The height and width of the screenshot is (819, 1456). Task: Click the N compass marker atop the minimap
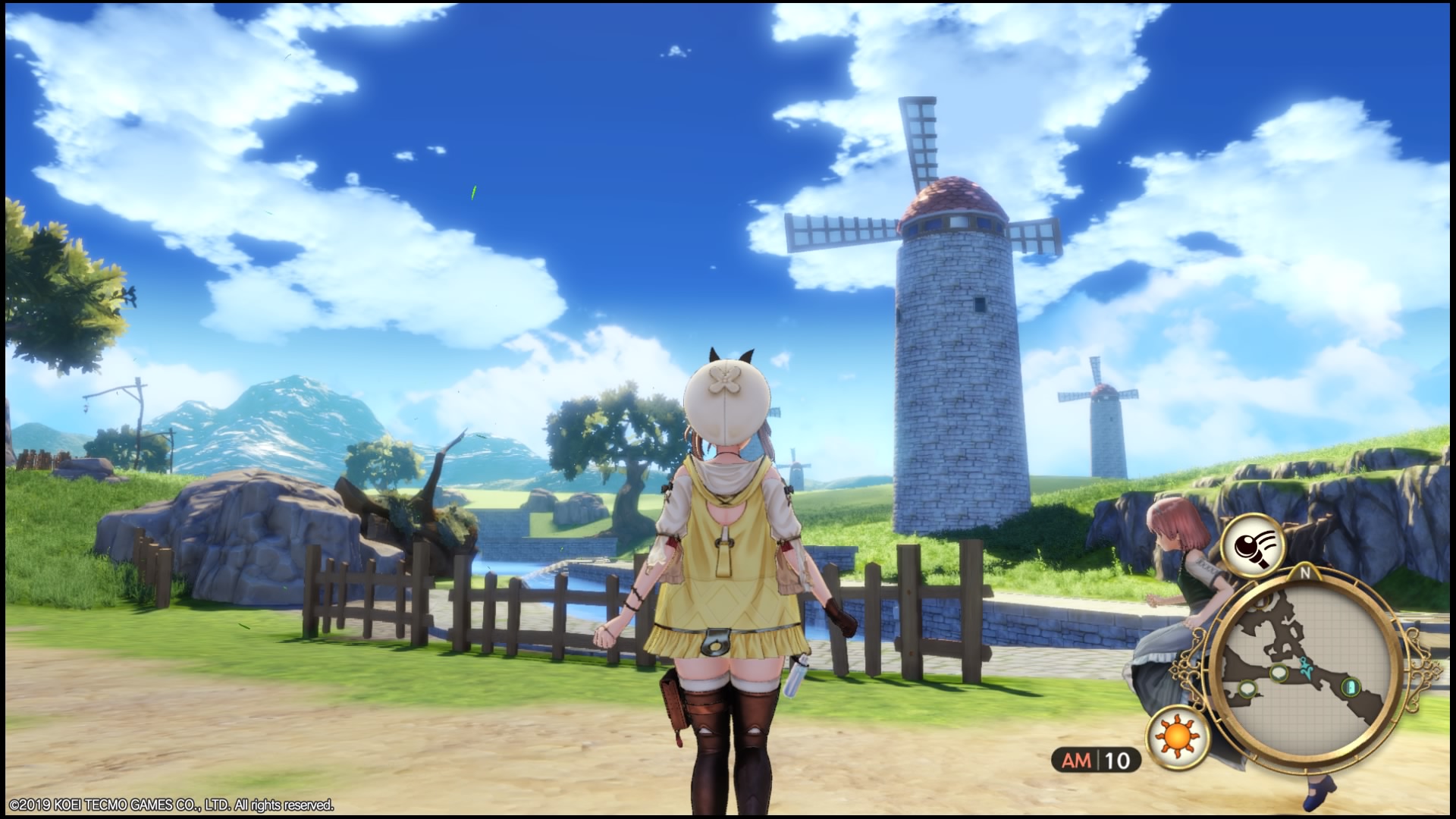(1306, 573)
